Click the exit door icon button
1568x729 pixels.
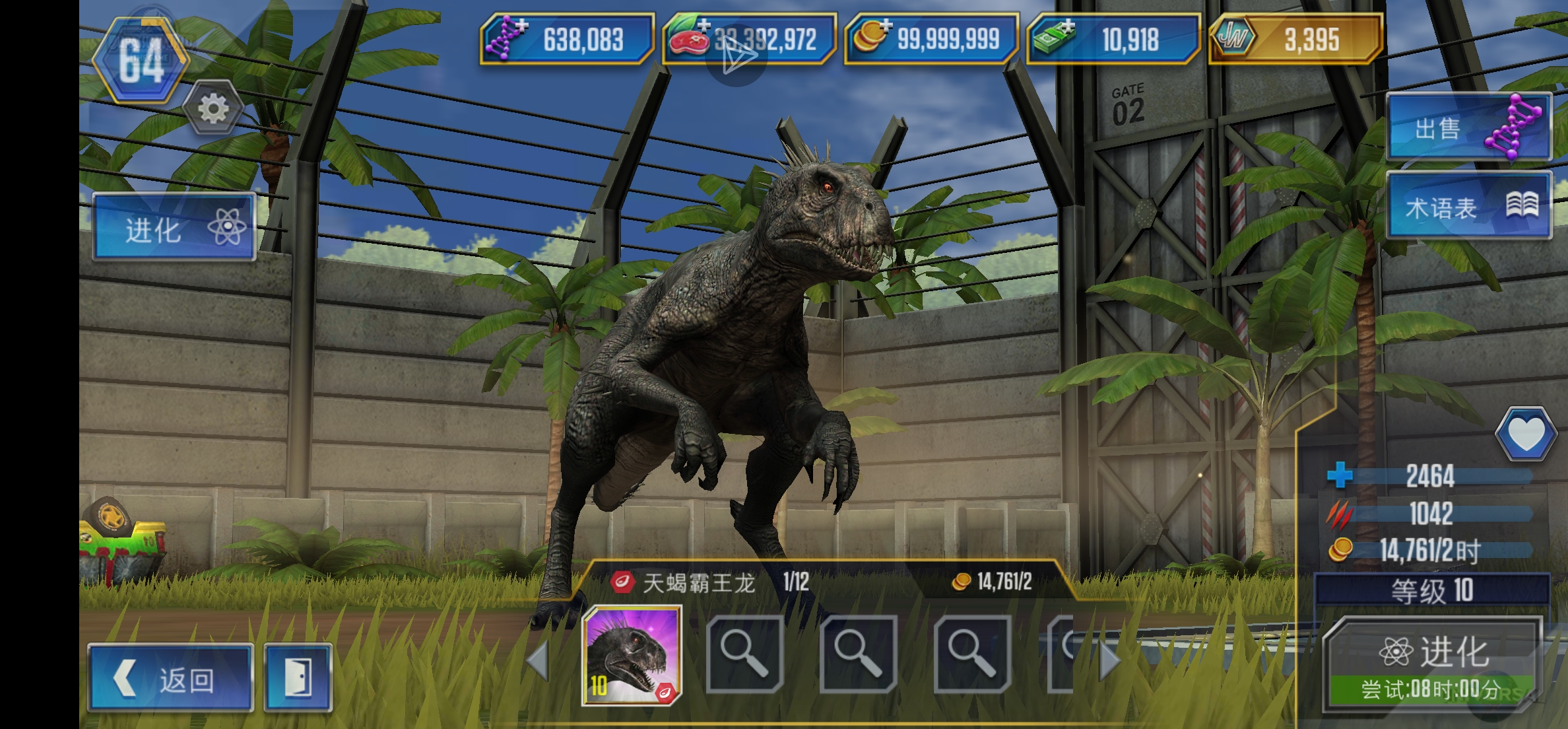(x=298, y=678)
